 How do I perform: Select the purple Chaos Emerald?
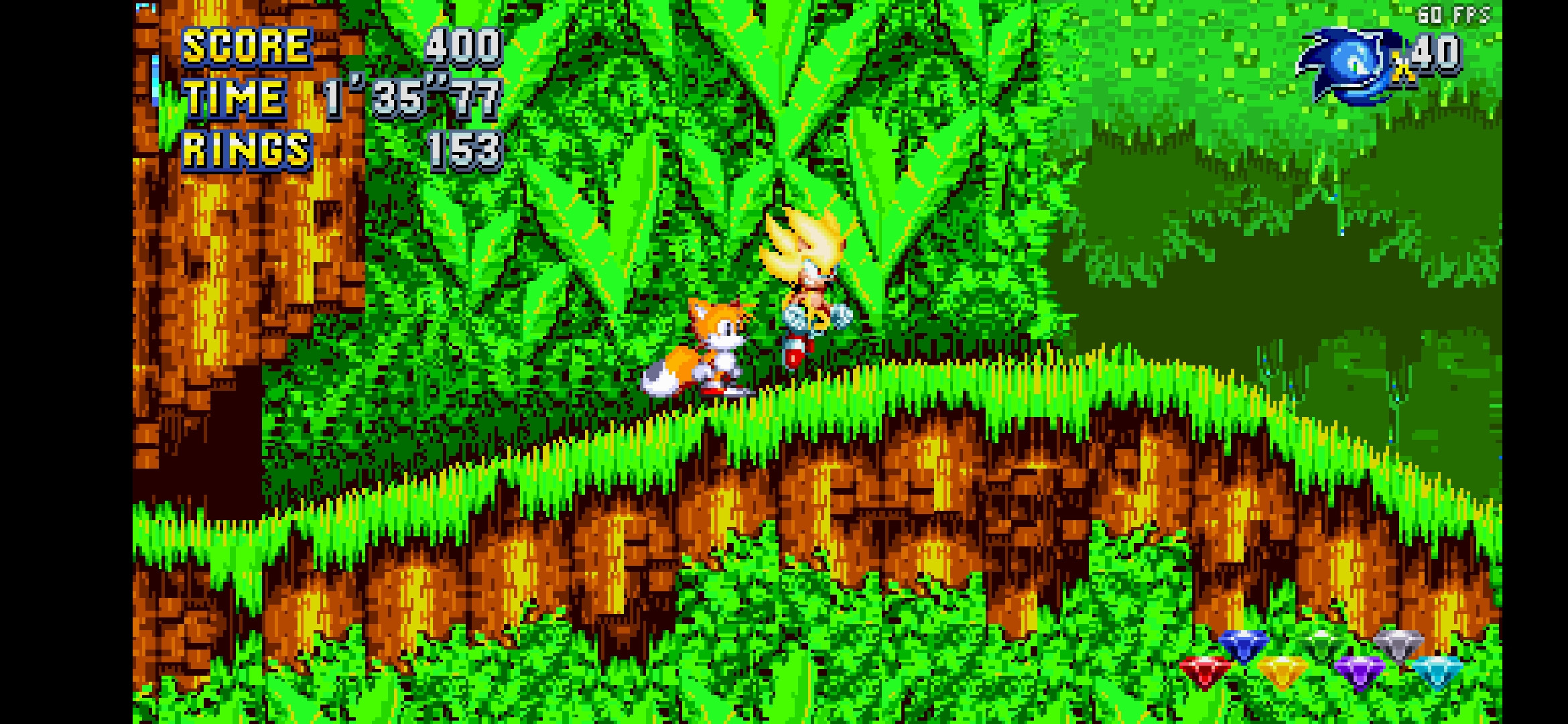1362,672
